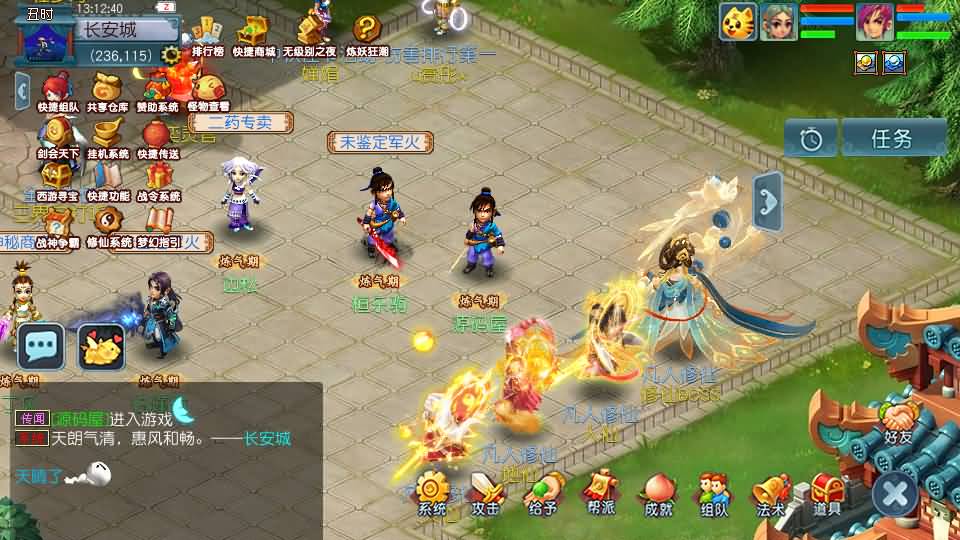Viewport: 960px width, 540px height.
Task: Open the 西游寻宝 treasure hunt chest
Action: pyautogui.click(x=56, y=181)
